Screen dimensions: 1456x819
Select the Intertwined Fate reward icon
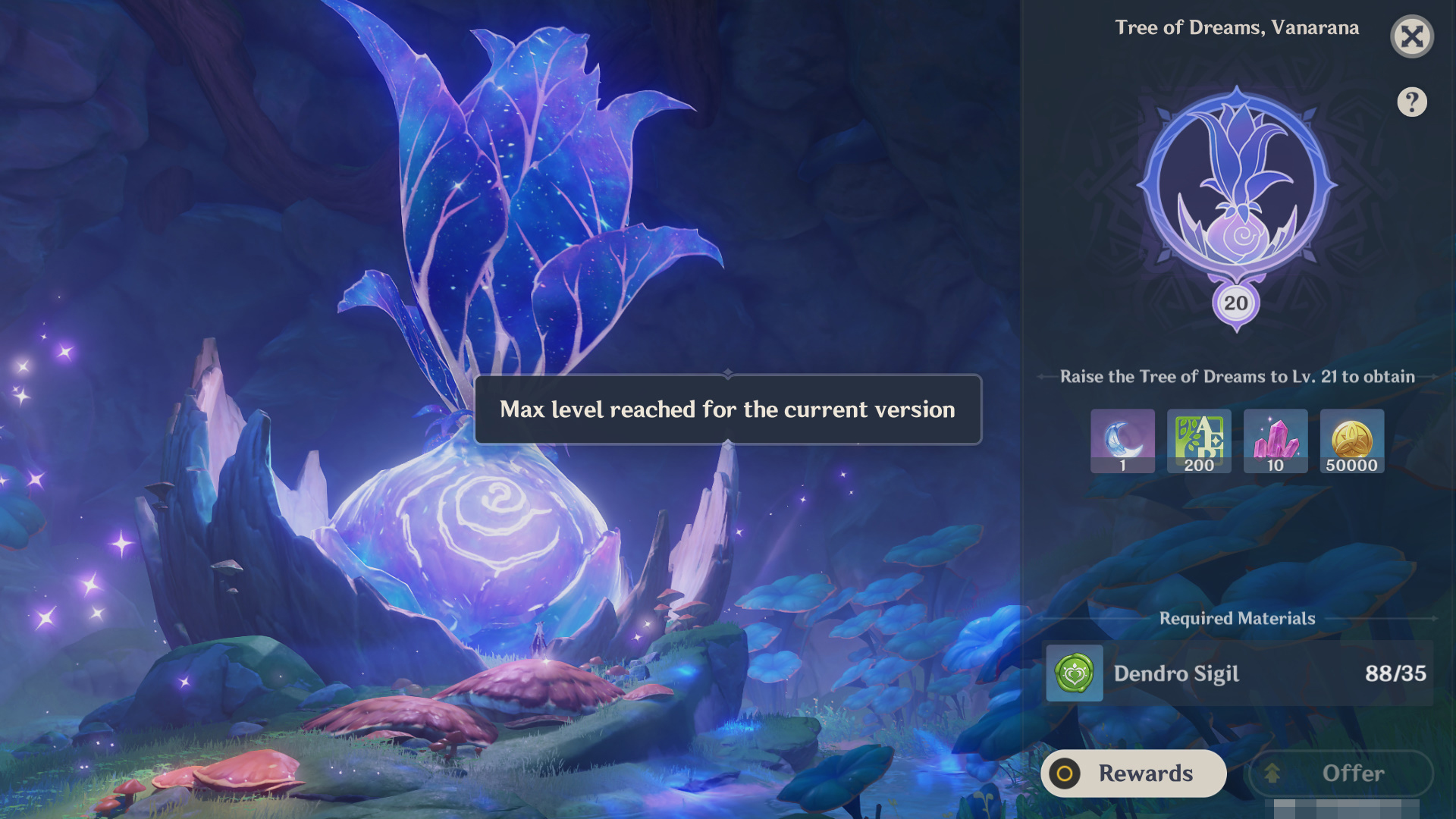tap(1122, 441)
